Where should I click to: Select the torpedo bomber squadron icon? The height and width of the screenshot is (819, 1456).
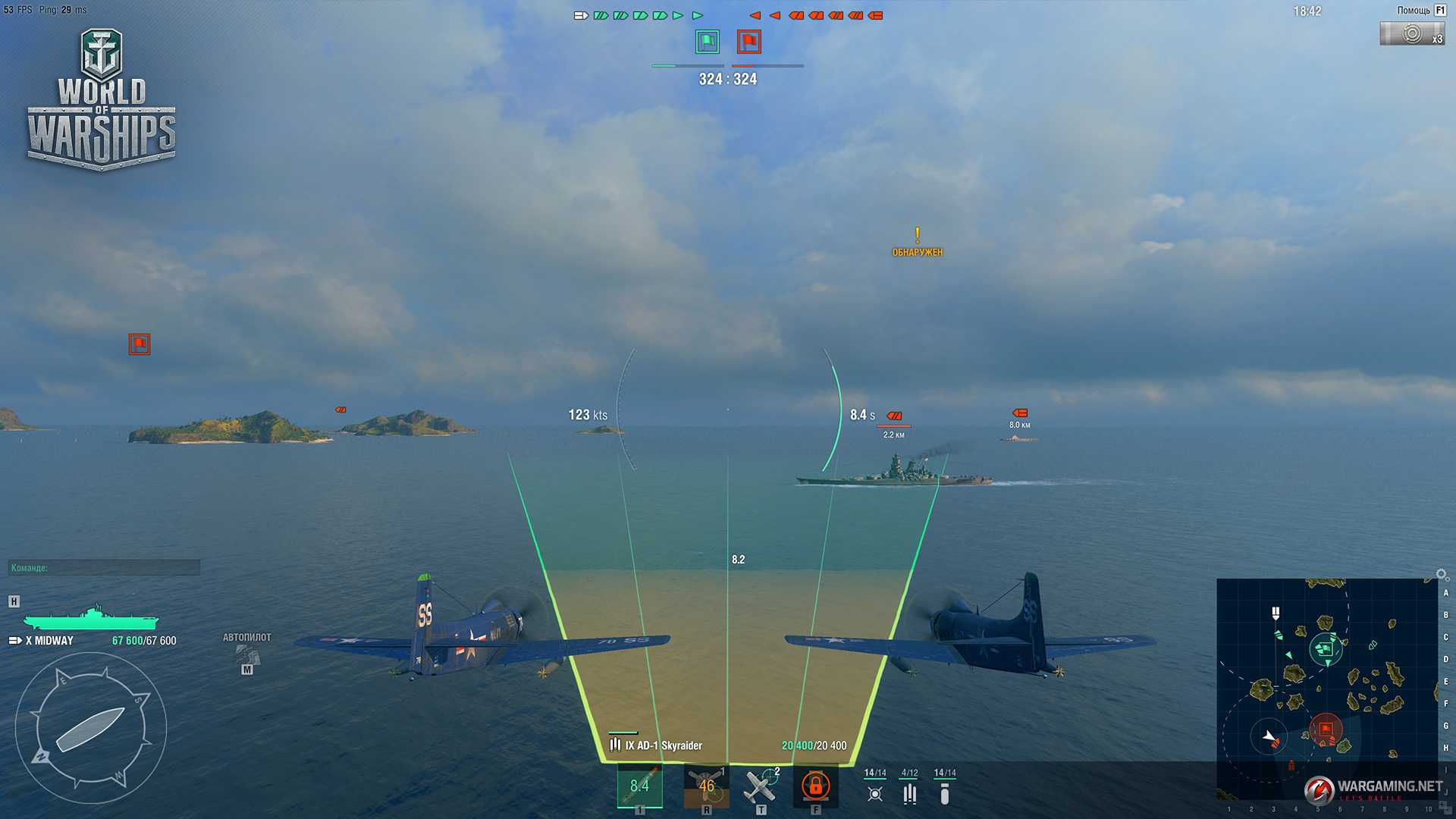909,793
